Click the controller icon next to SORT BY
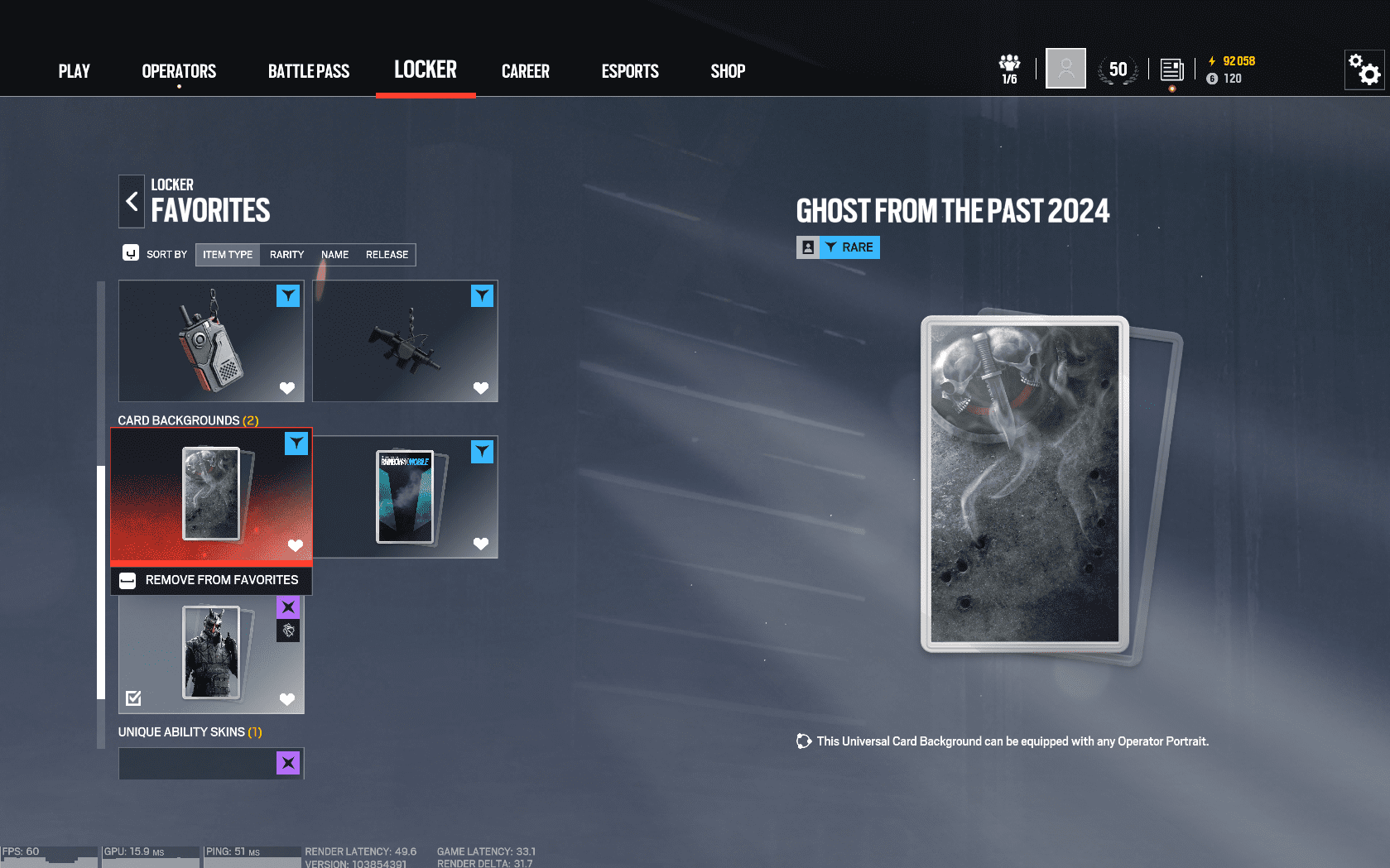The width and height of the screenshot is (1390, 868). pos(131,252)
